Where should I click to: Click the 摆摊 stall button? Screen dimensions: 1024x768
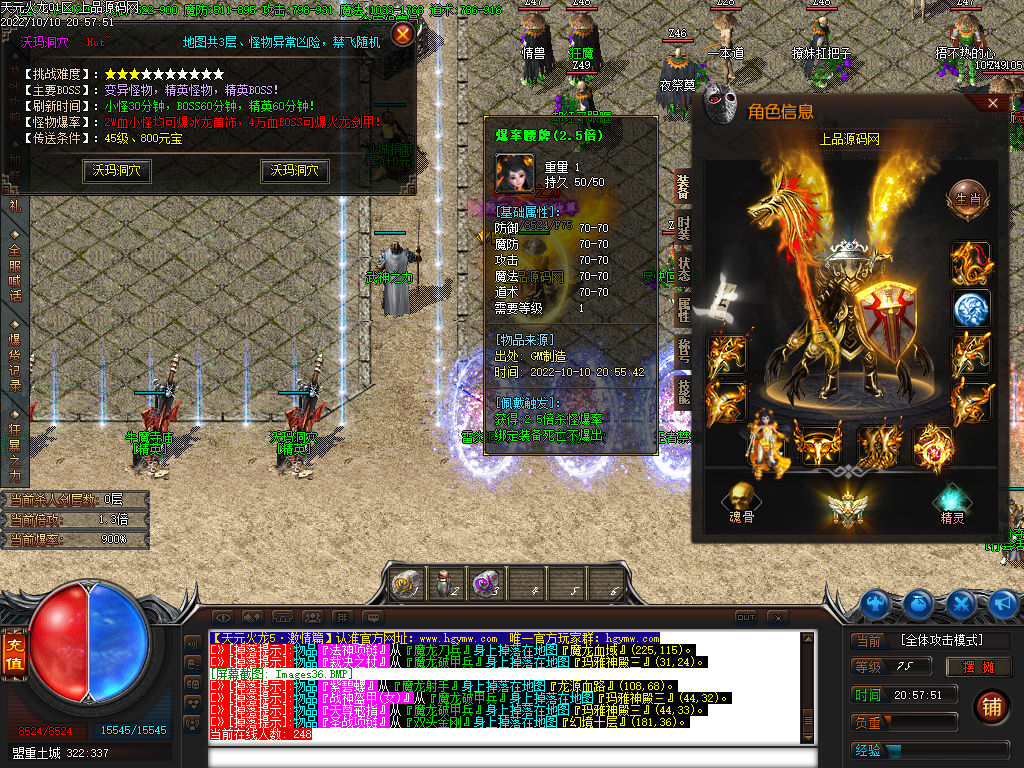[x=978, y=667]
